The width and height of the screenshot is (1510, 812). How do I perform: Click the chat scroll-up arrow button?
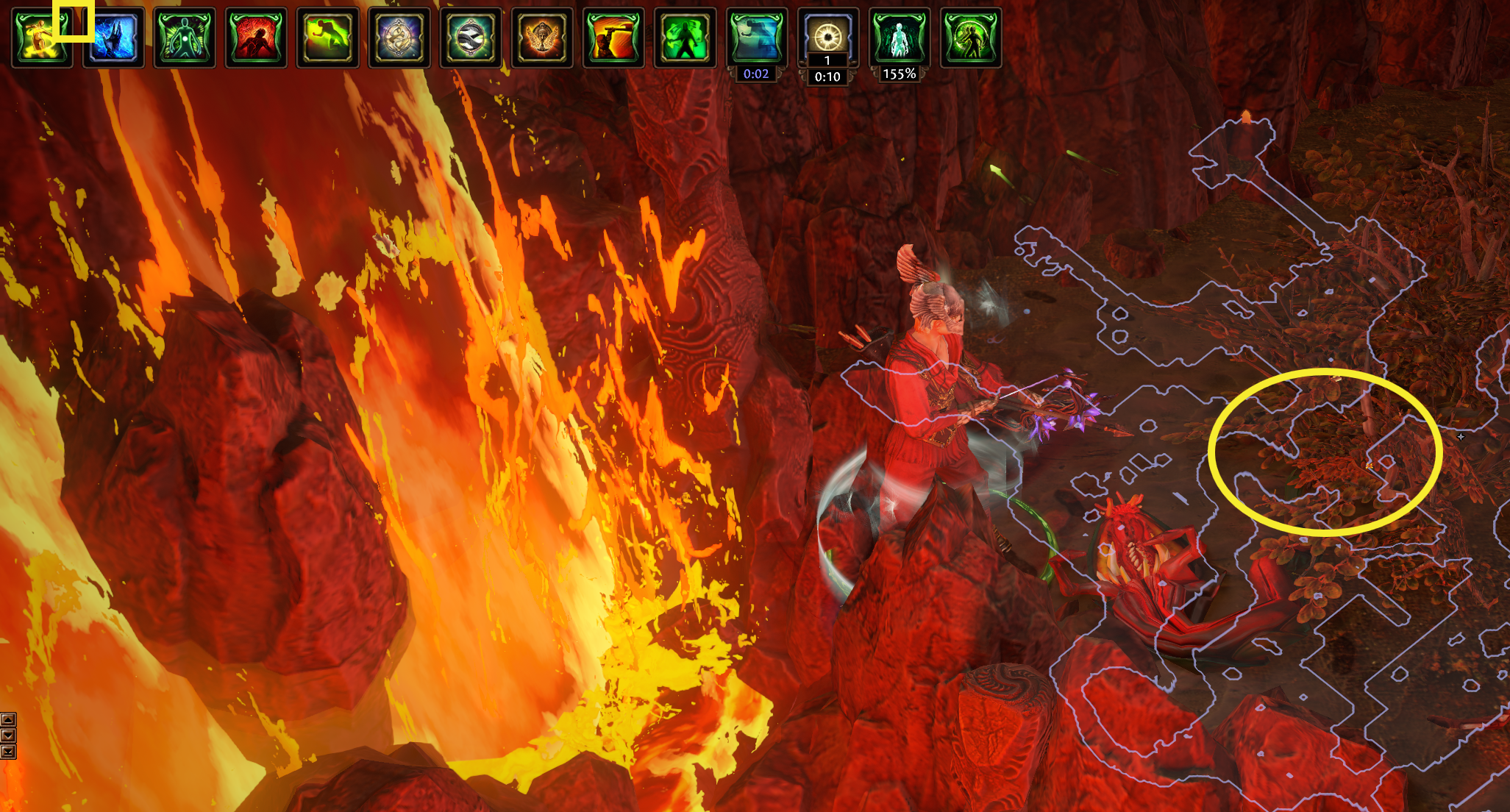pos(8,719)
